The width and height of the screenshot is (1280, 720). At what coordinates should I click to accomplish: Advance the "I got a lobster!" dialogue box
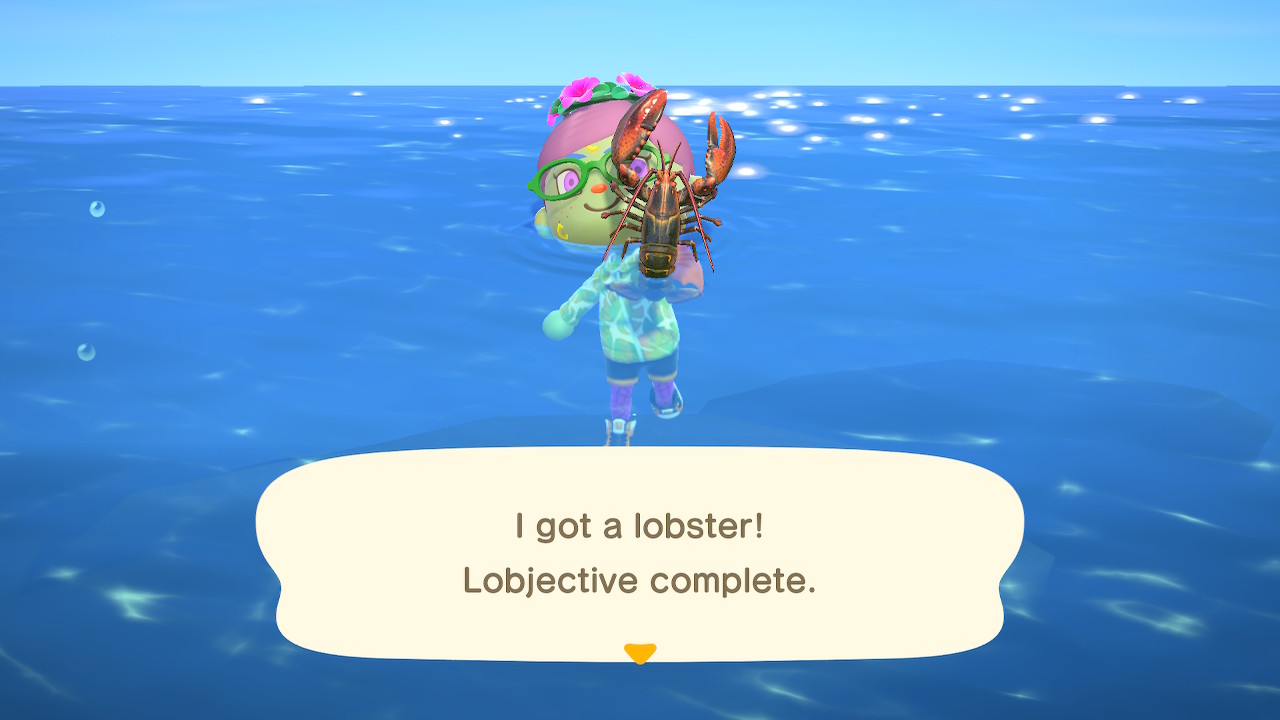coord(639,553)
